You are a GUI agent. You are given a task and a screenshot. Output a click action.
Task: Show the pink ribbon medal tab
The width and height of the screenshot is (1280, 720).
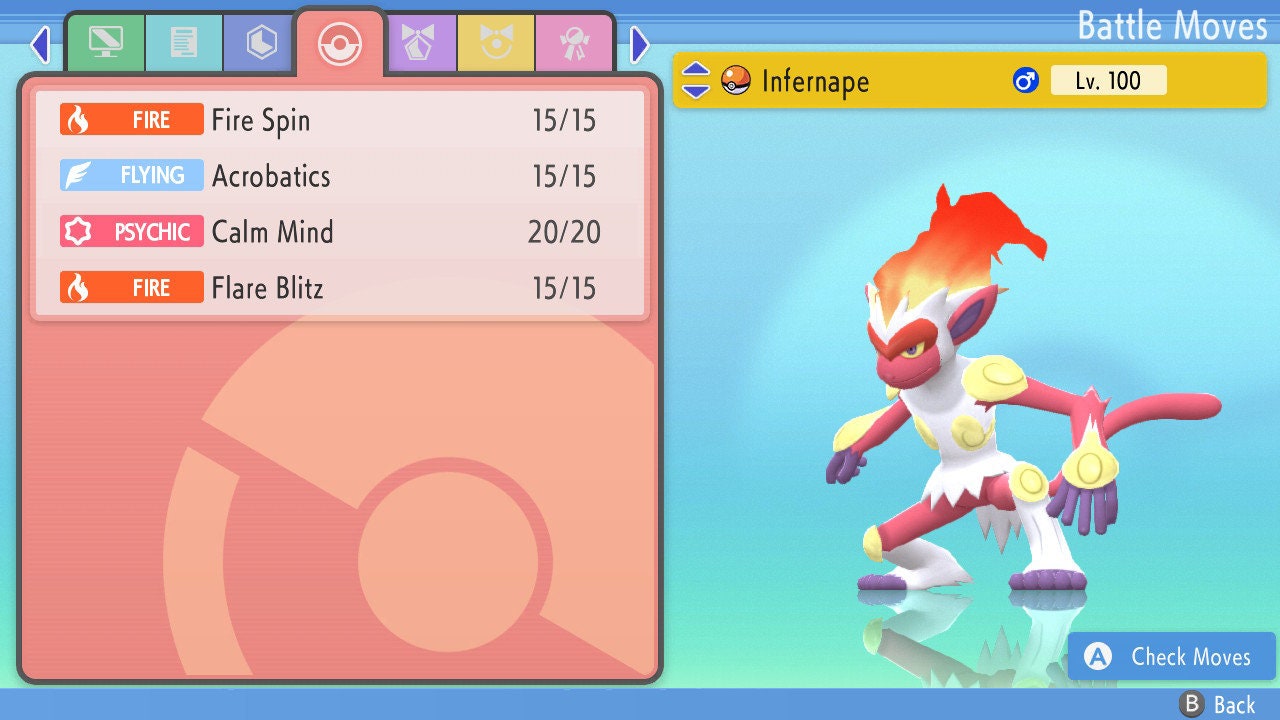pos(574,43)
